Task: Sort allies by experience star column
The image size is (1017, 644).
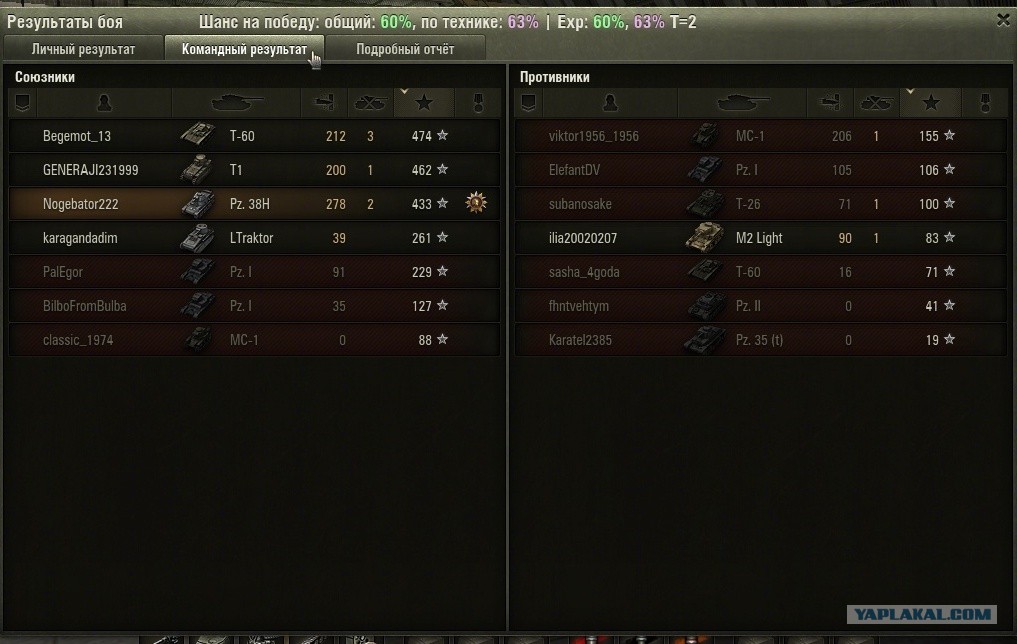Action: [x=424, y=102]
